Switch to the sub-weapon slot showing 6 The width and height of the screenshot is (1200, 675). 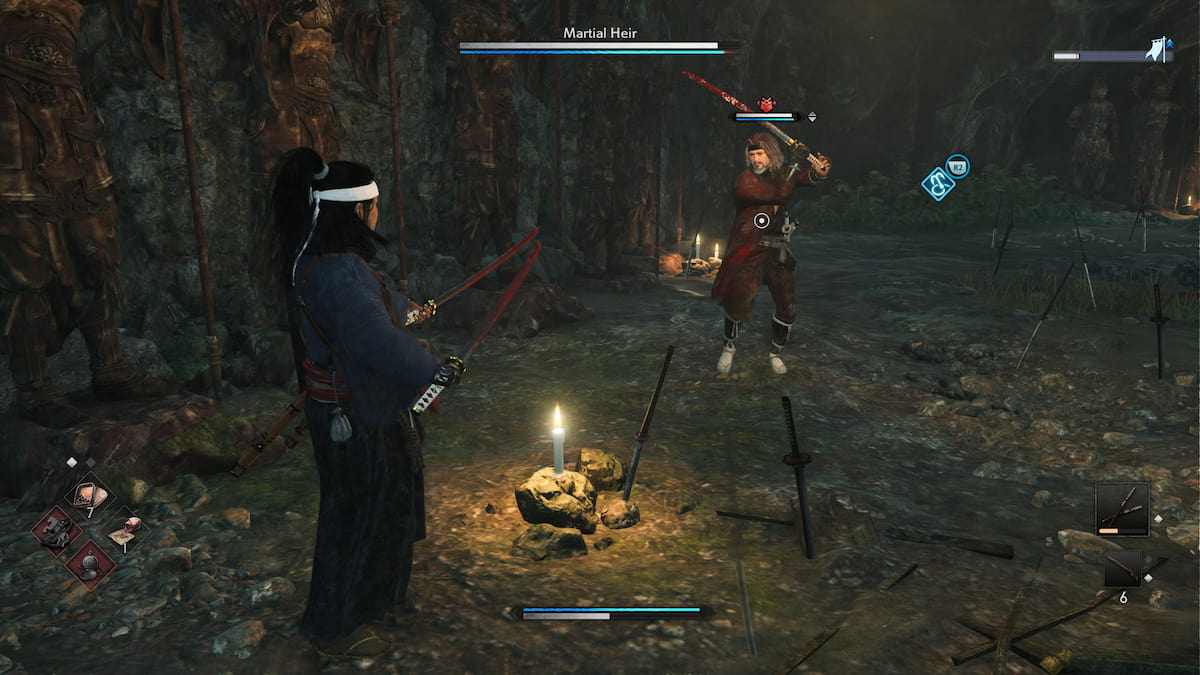coord(1122,568)
